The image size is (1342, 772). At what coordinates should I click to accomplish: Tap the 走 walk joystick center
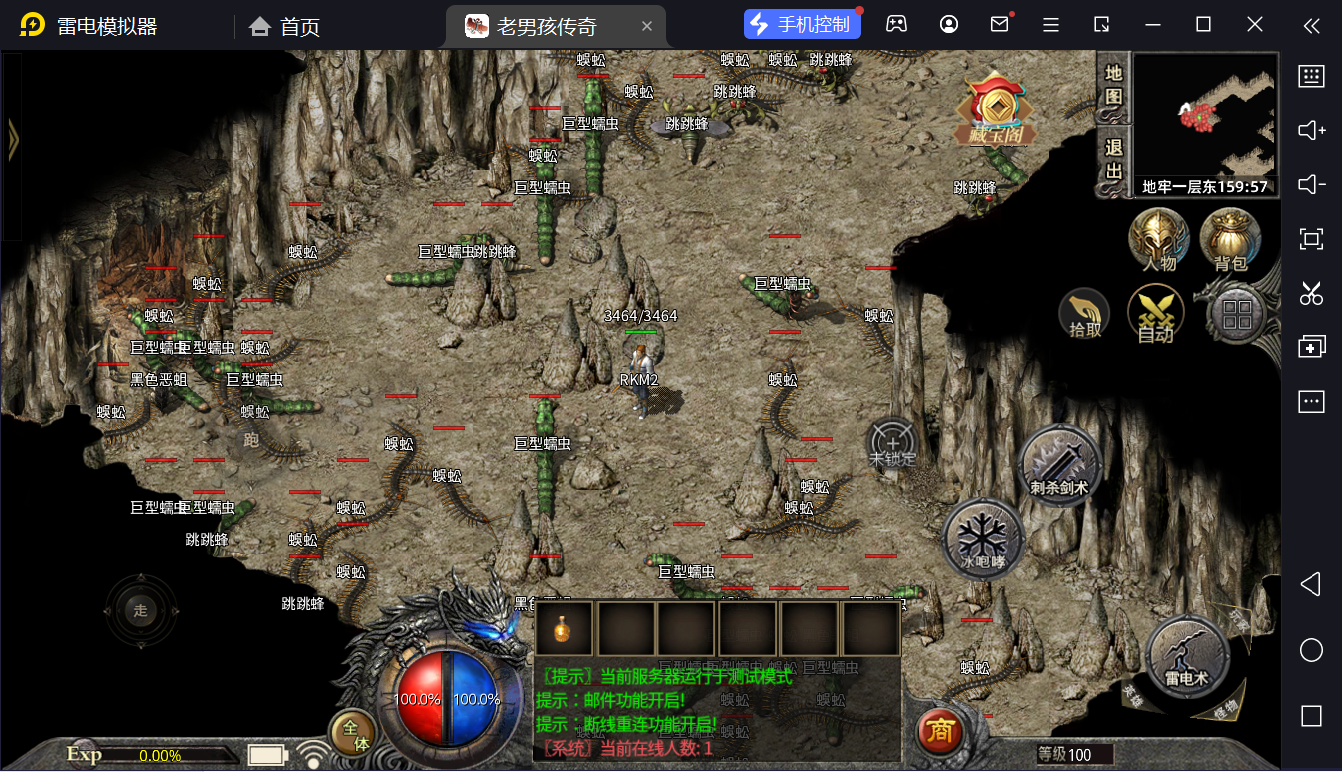(141, 610)
